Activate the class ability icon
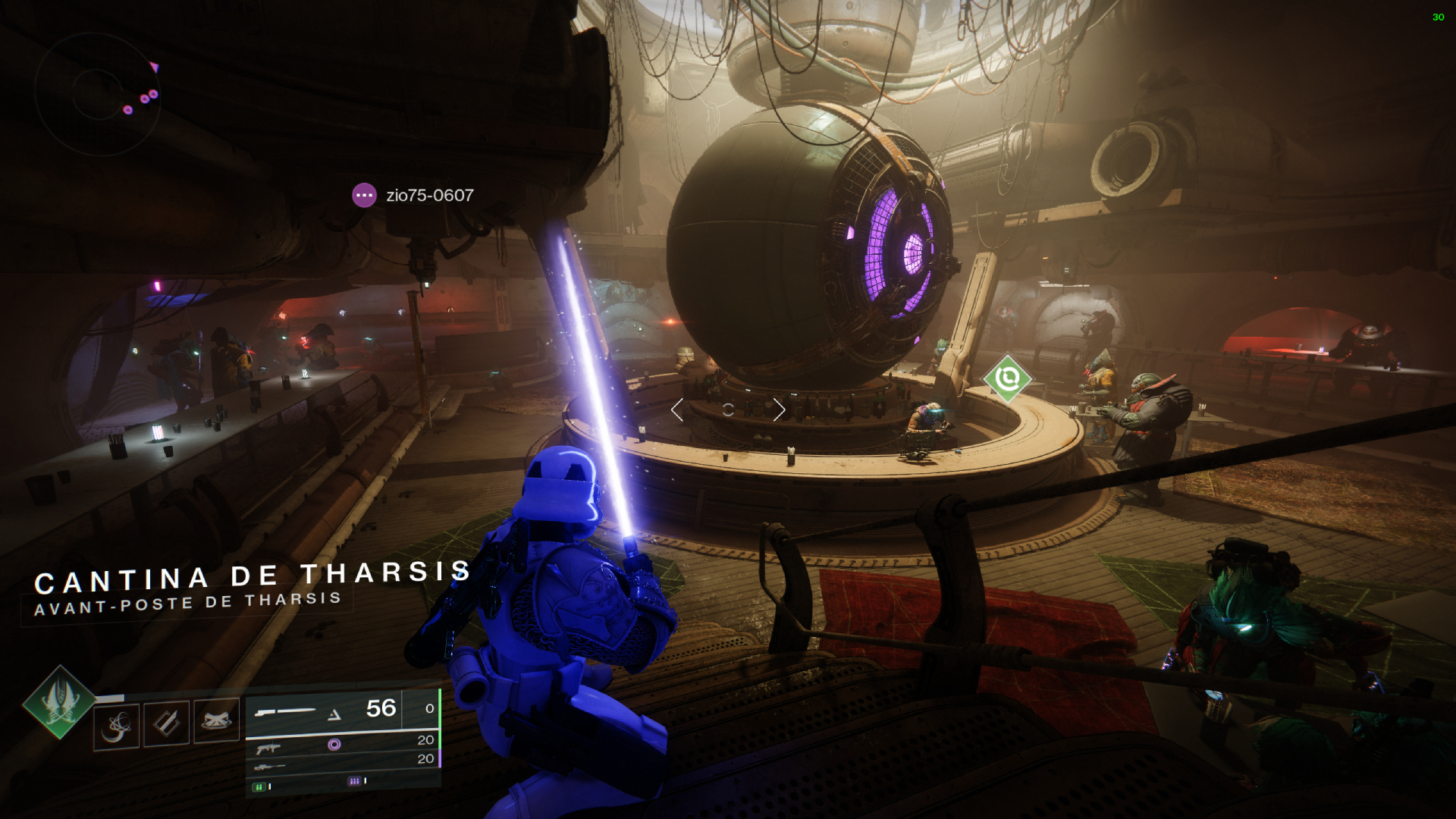This screenshot has height=819, width=1456. click(216, 720)
